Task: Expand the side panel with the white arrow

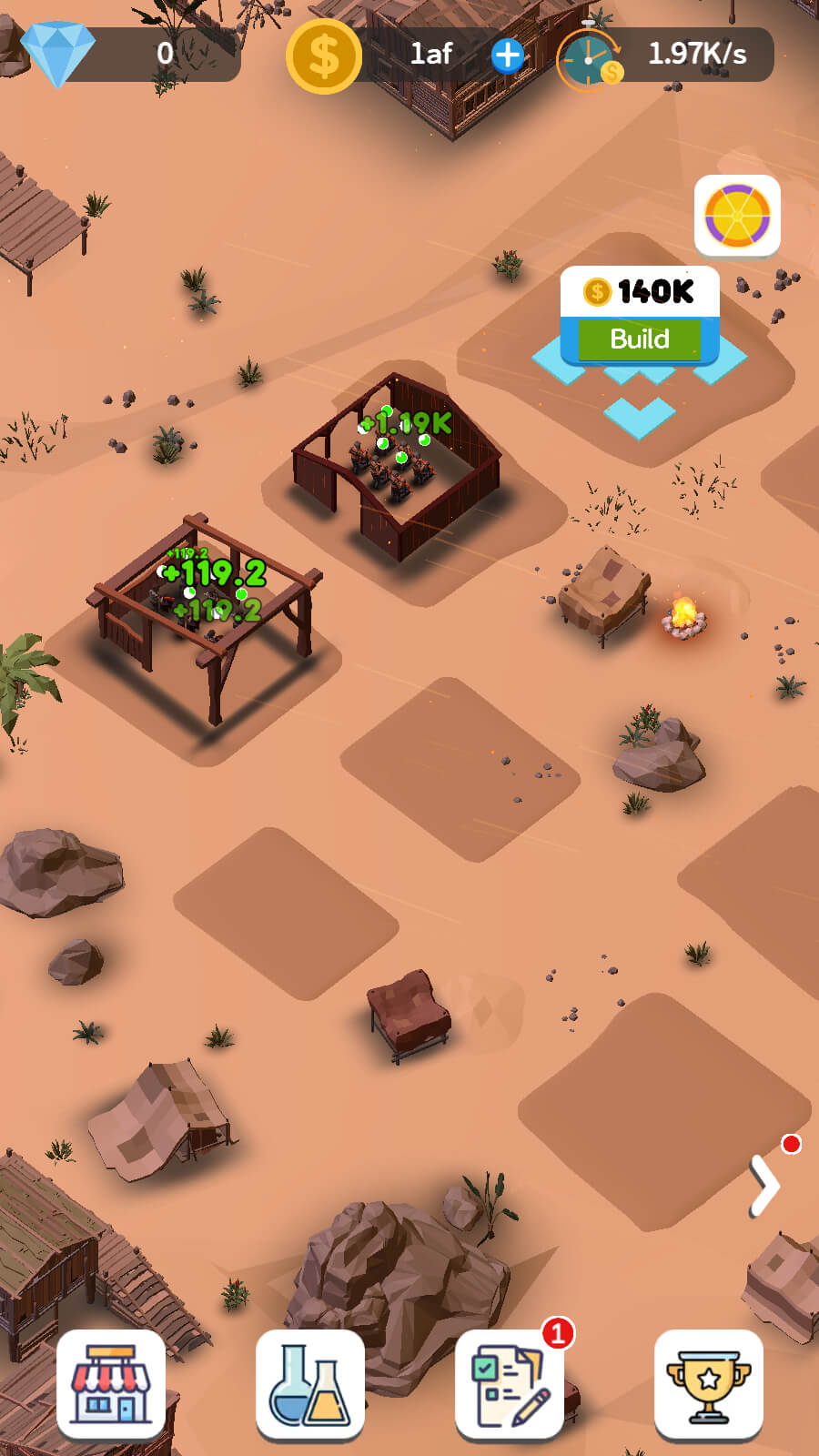Action: pos(764,1185)
